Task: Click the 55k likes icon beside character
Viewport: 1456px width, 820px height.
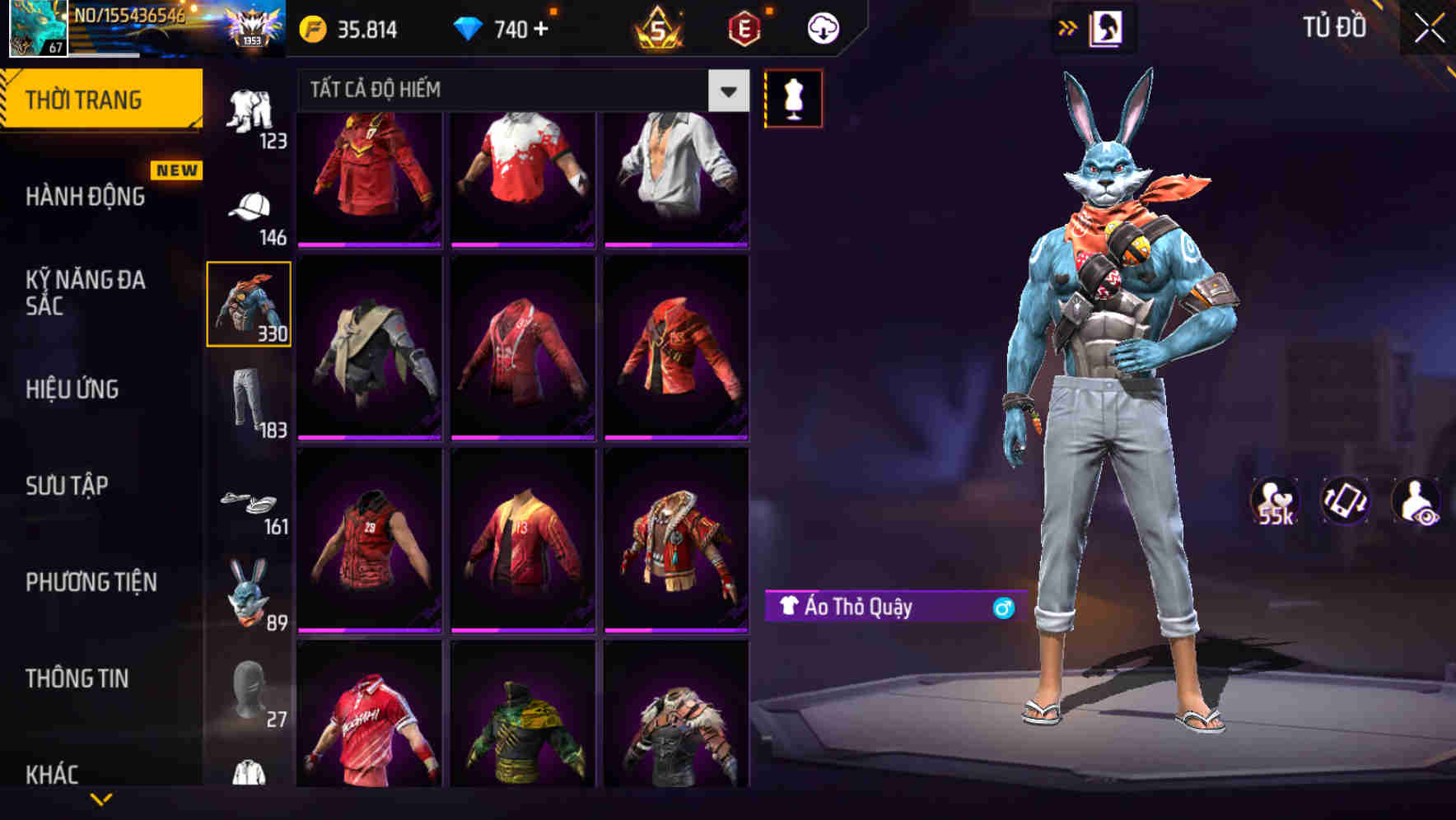Action: pyautogui.click(x=1272, y=500)
